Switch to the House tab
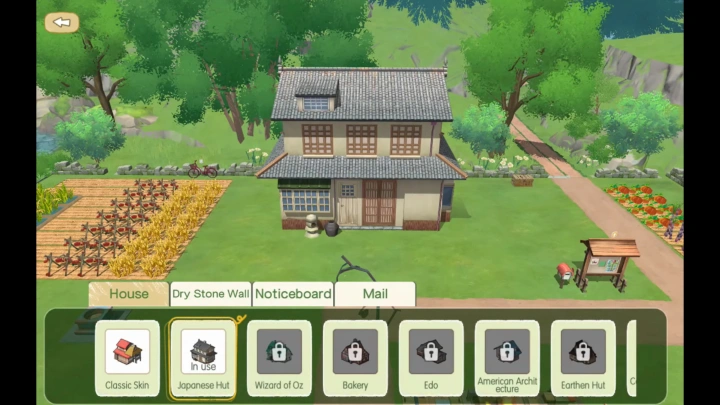 [x=128, y=294]
